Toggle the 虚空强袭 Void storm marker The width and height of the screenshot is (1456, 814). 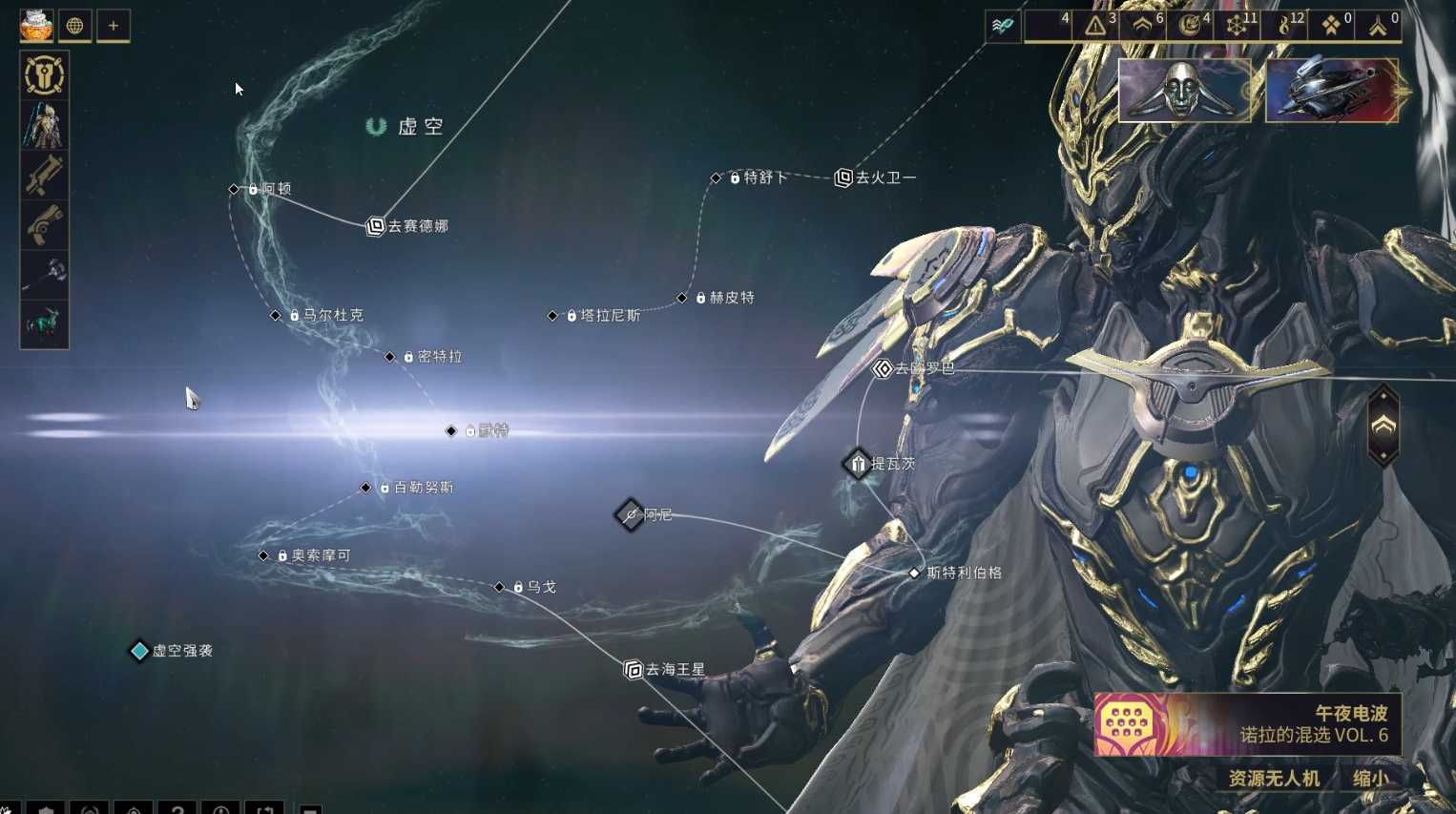(139, 652)
